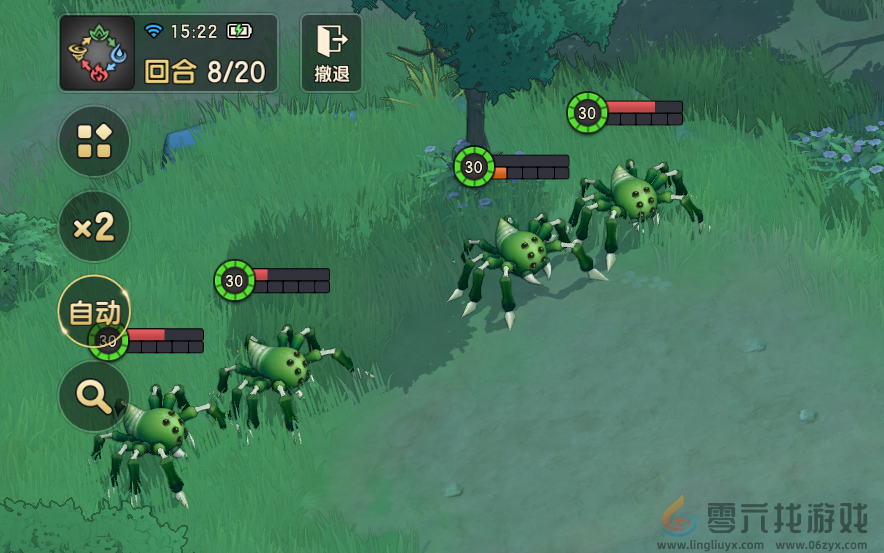Open the four-shapes menu button

click(94, 142)
